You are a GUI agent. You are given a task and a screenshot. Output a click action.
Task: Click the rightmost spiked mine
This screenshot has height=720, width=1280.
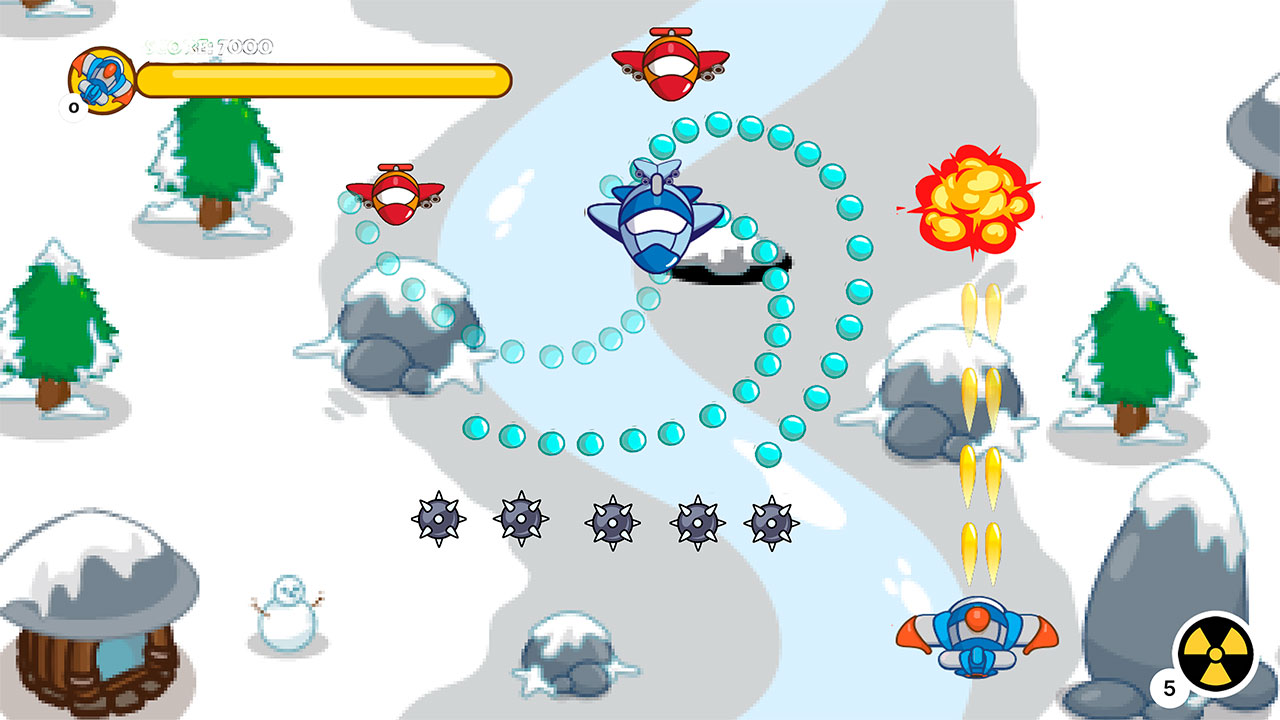(772, 525)
